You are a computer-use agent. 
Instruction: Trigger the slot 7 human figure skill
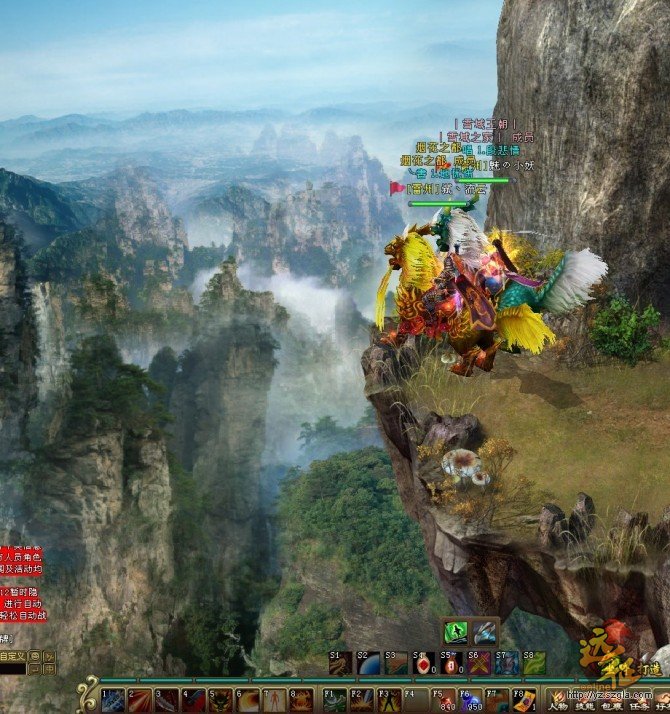click(273, 701)
